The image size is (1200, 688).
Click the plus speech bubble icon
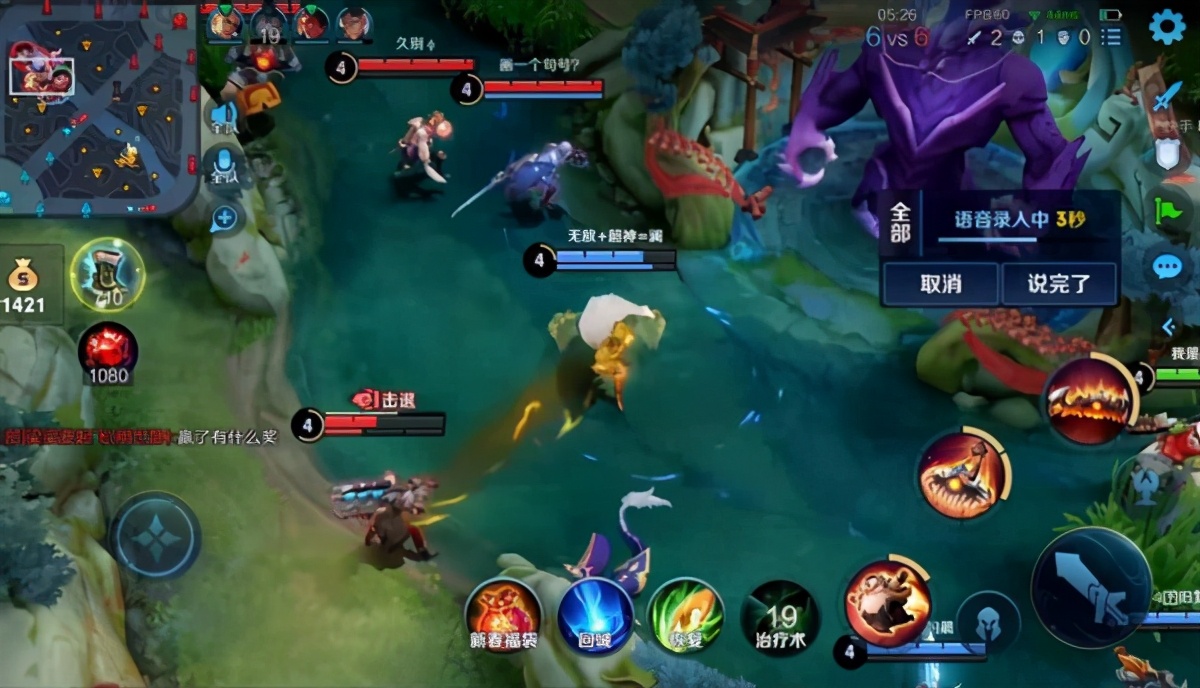point(223,218)
